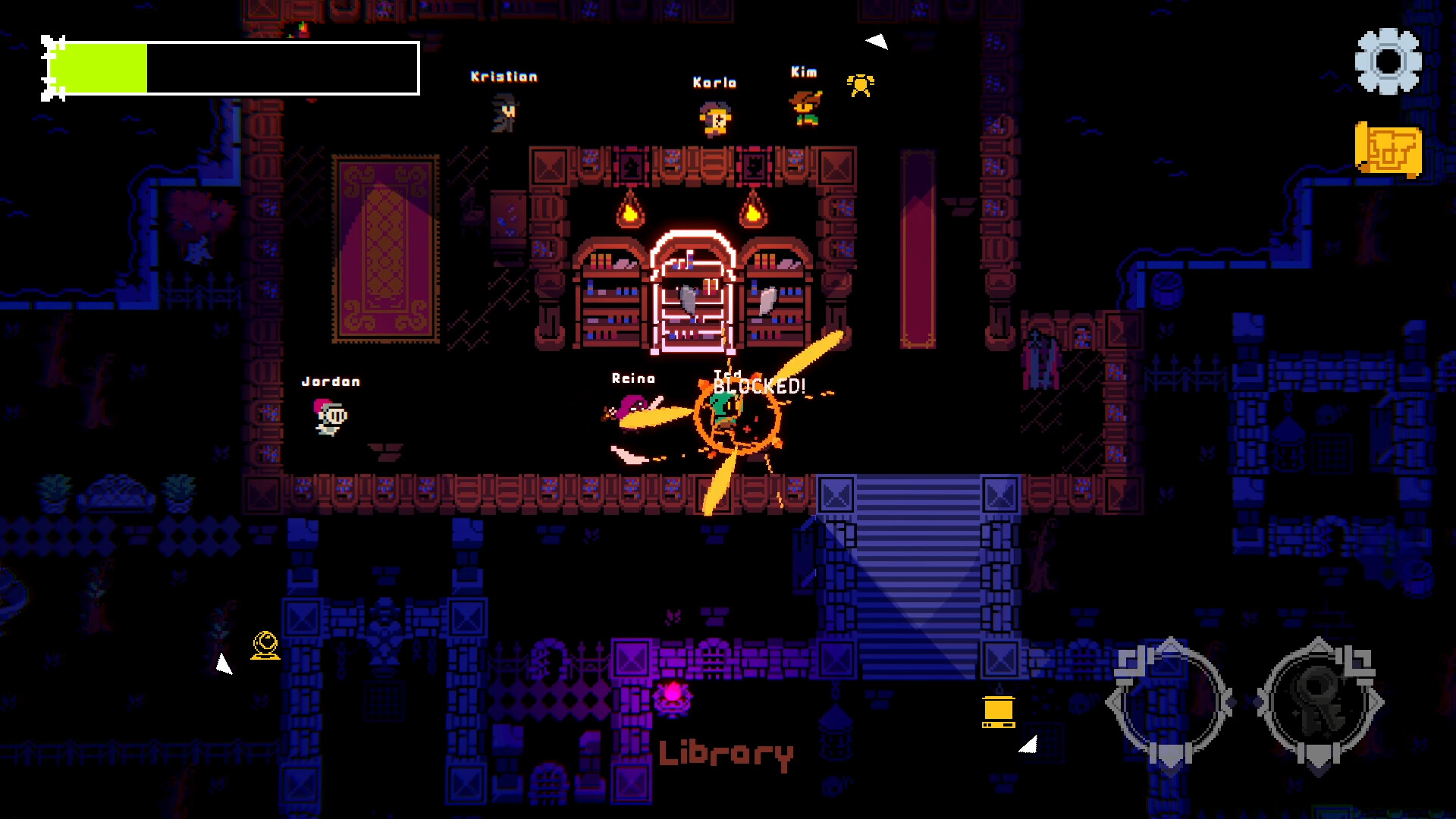Click the glowing library doorway
The height and width of the screenshot is (819, 1456).
click(x=692, y=292)
